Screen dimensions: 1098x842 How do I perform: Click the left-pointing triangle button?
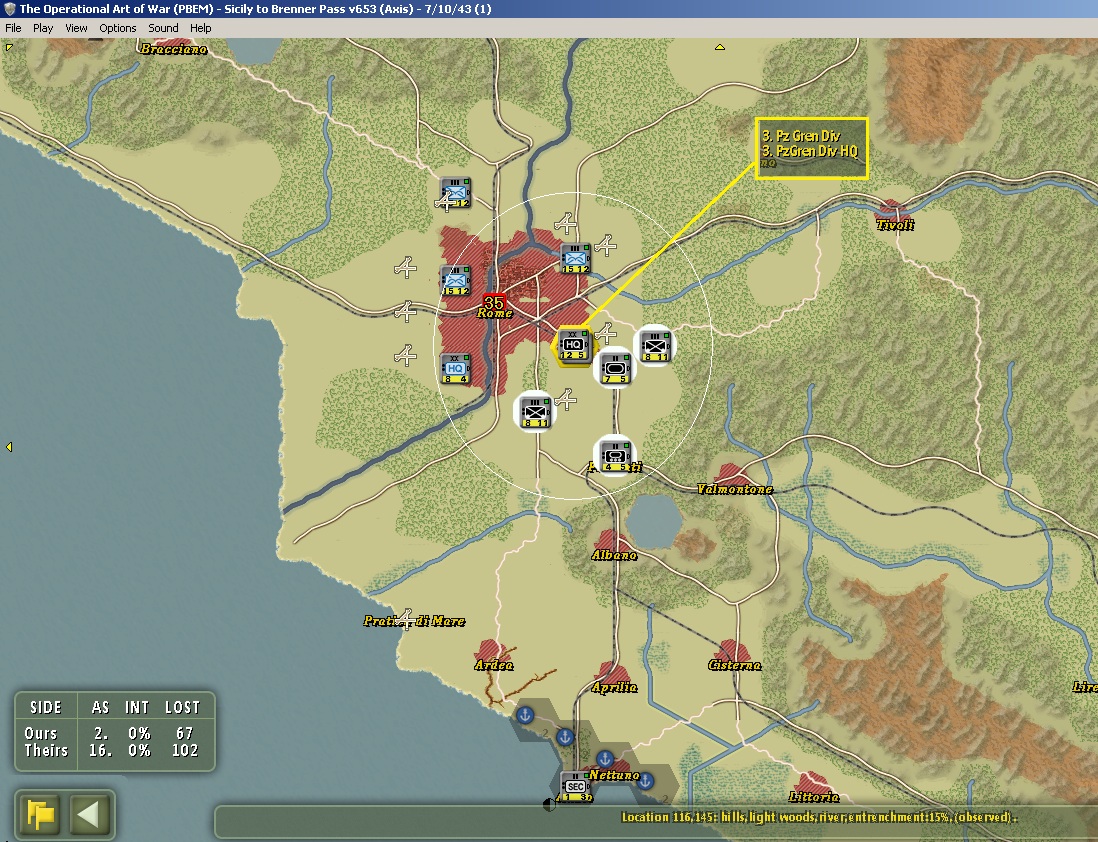click(x=91, y=814)
